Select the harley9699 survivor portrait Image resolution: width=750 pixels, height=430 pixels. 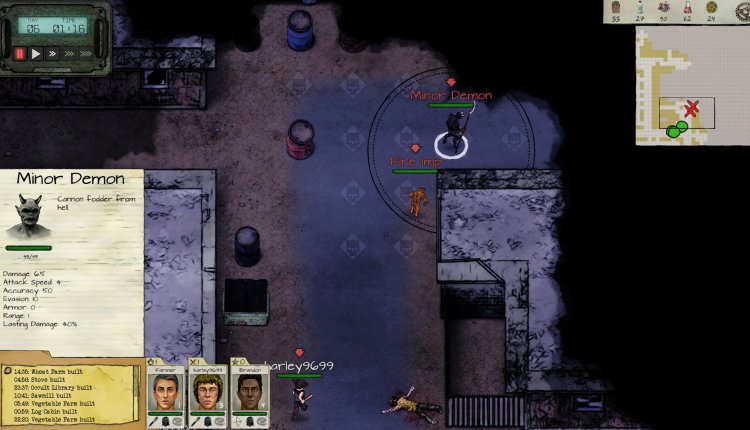coord(205,391)
